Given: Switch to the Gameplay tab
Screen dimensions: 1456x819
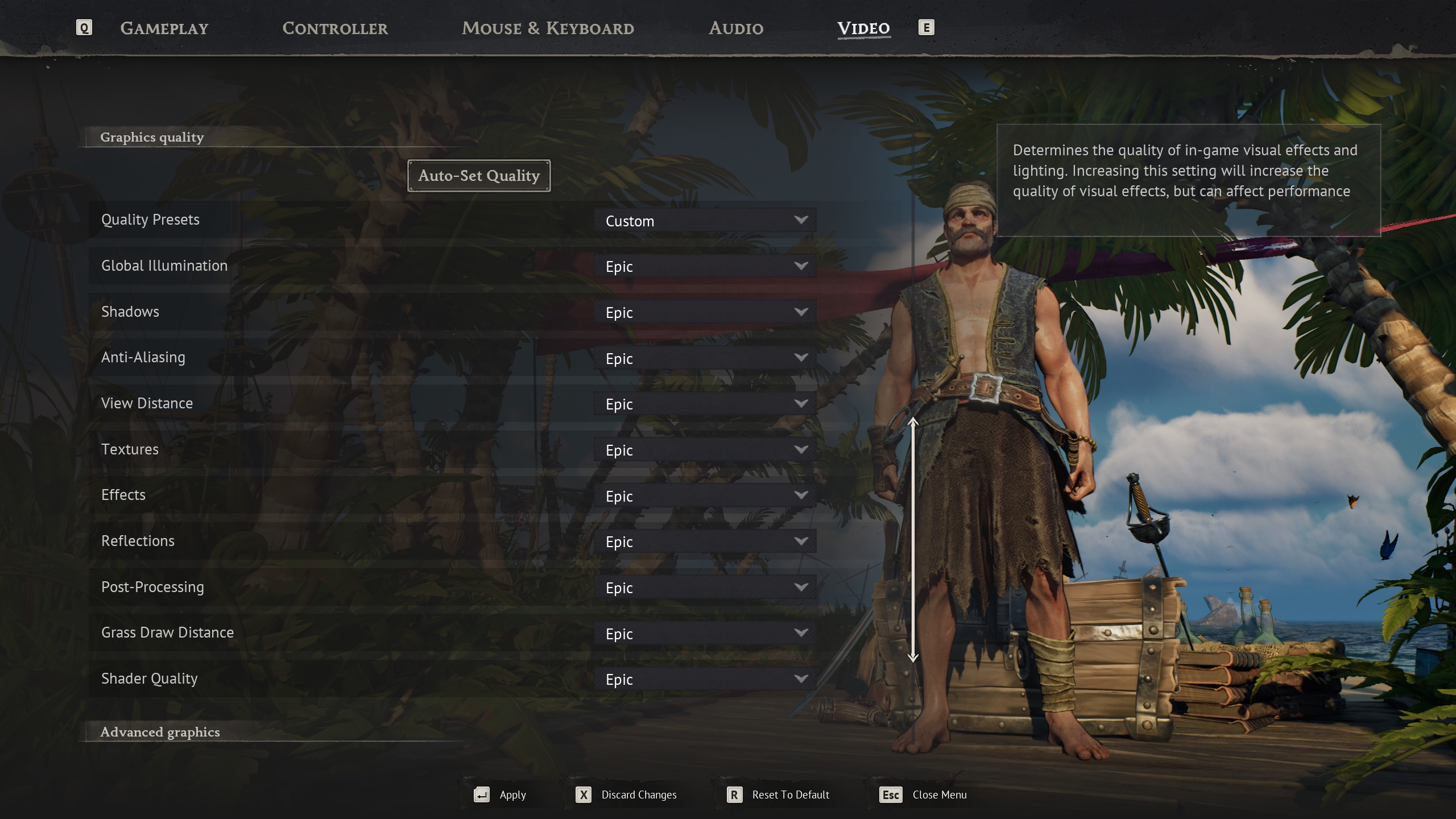Looking at the screenshot, I should tap(165, 28).
